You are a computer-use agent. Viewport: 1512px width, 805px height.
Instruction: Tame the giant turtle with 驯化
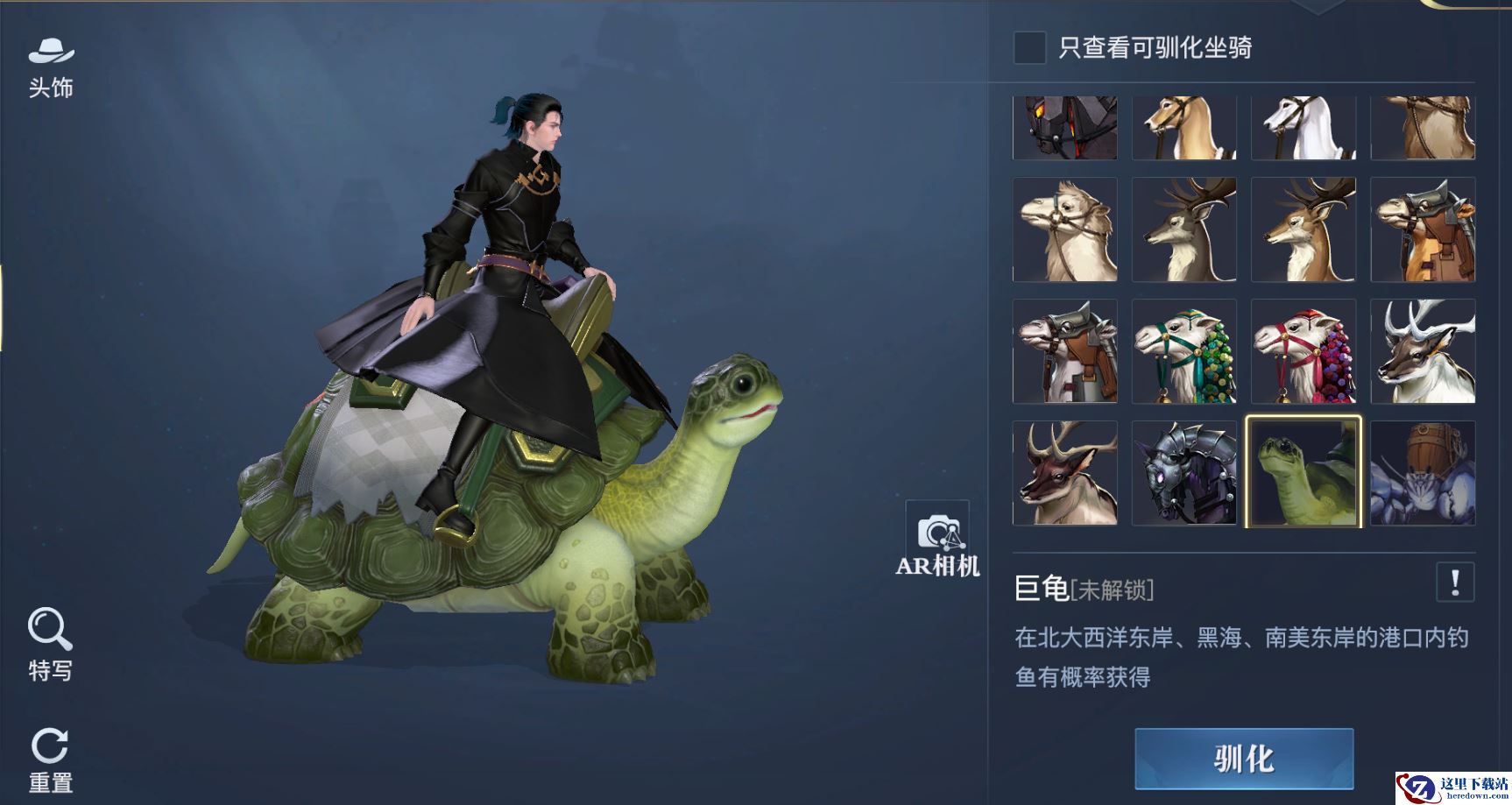coord(1244,759)
